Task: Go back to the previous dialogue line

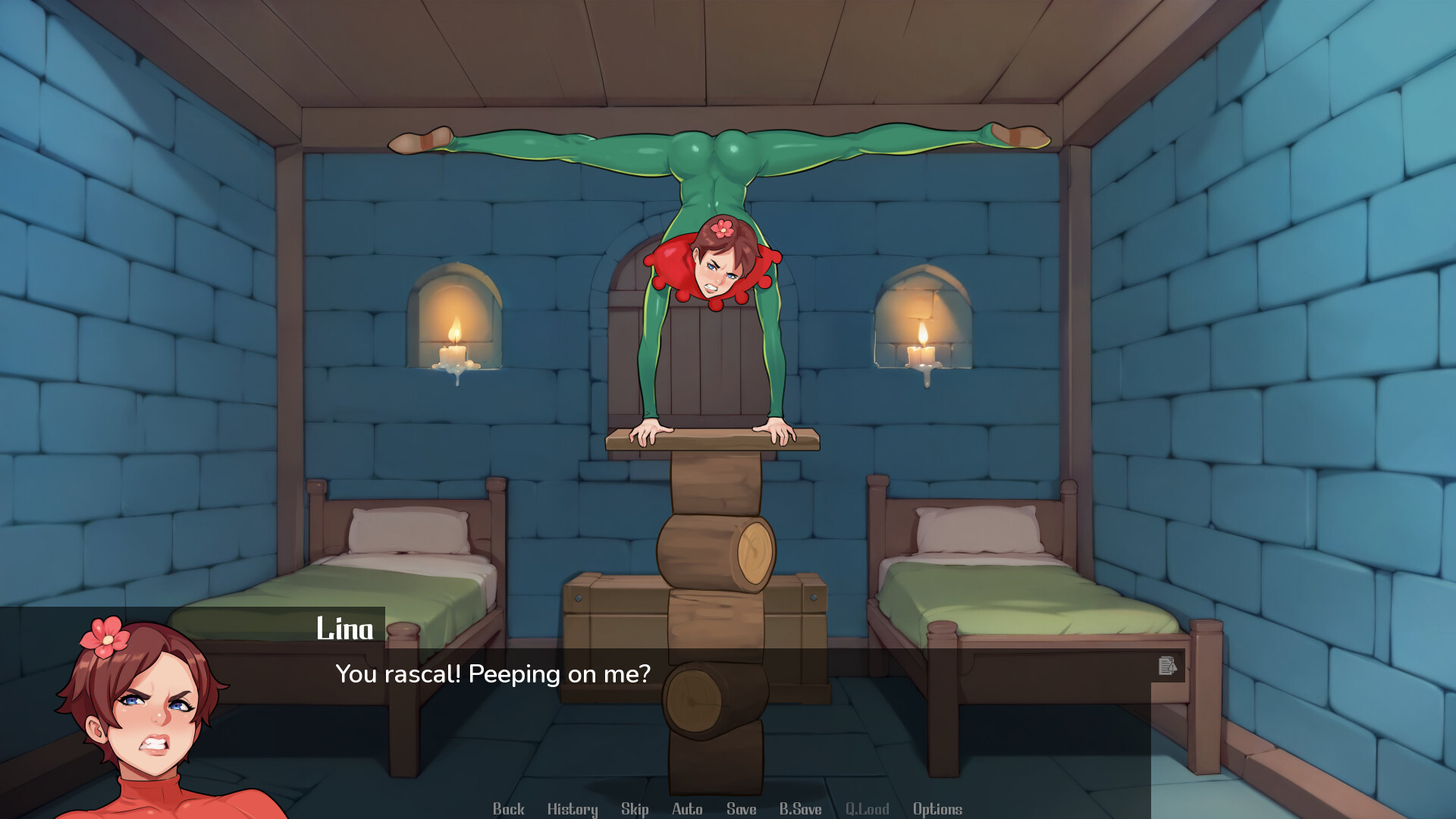Action: click(x=509, y=808)
